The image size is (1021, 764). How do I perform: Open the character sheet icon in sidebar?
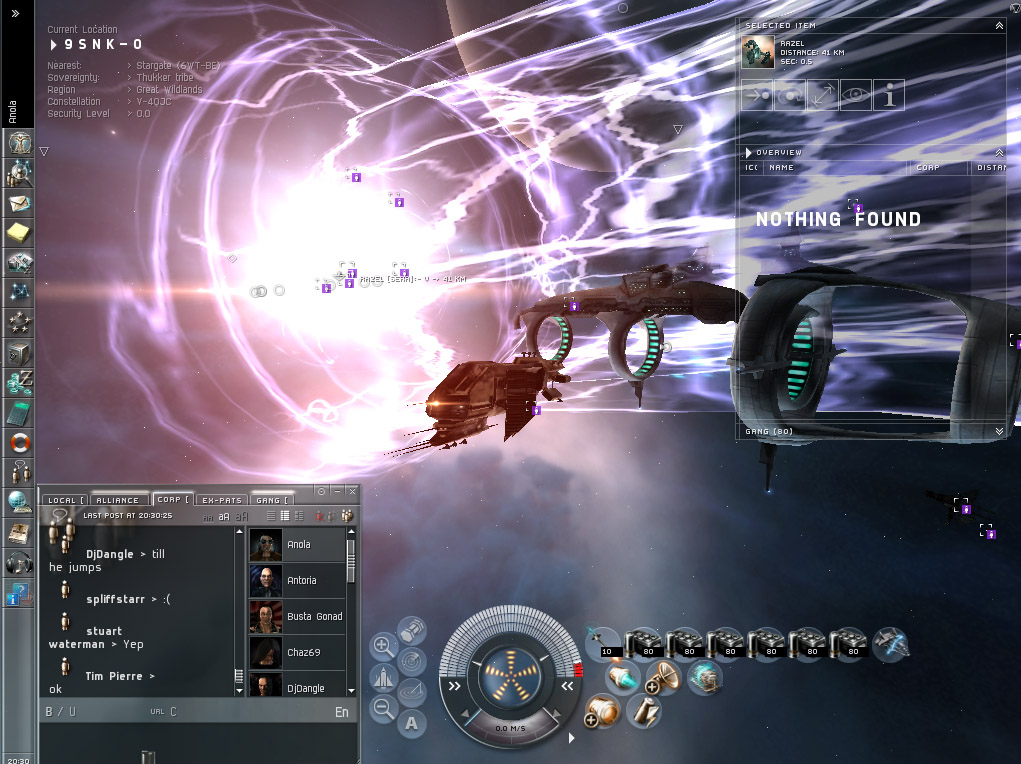click(x=19, y=143)
